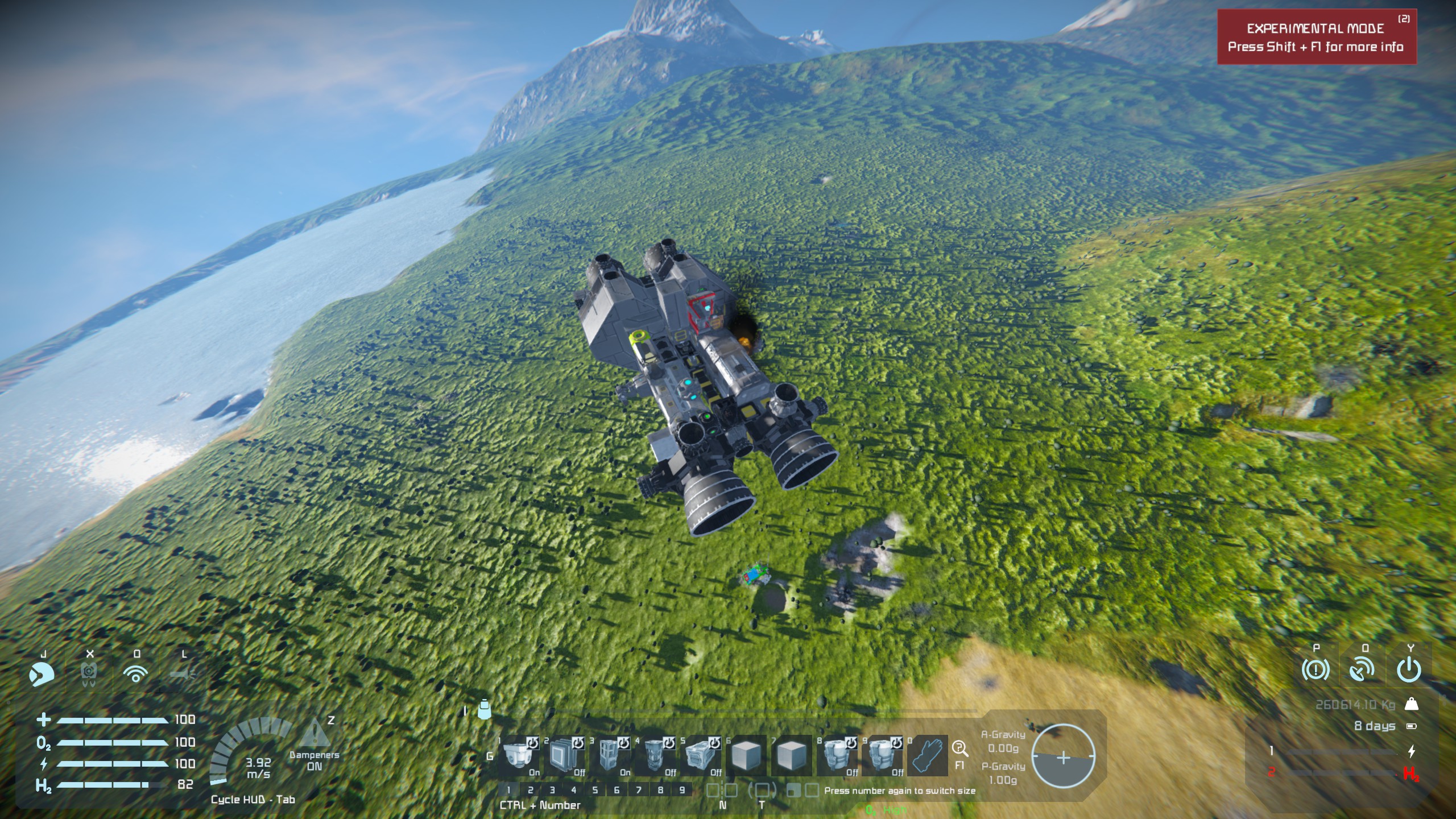Open help via the magnifier question icon
1456x819 pixels.
(x=959, y=748)
